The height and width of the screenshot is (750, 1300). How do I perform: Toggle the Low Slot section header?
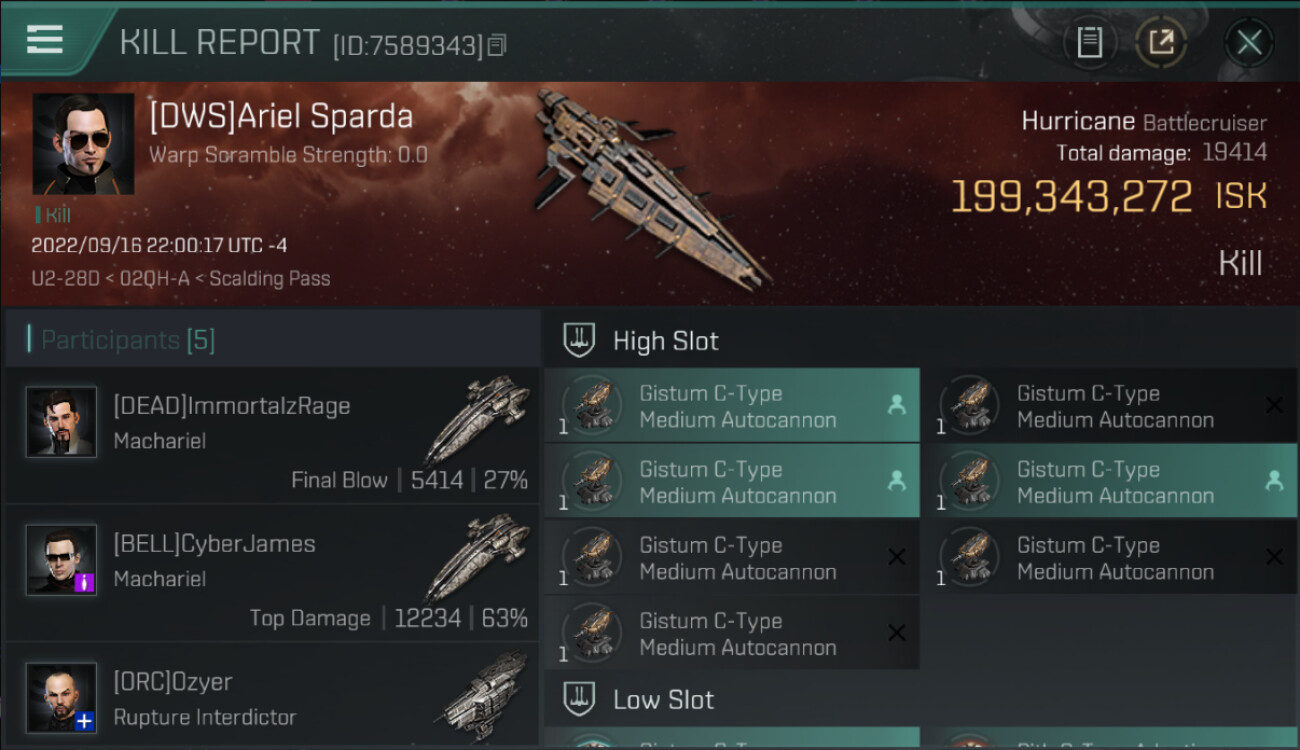(663, 699)
